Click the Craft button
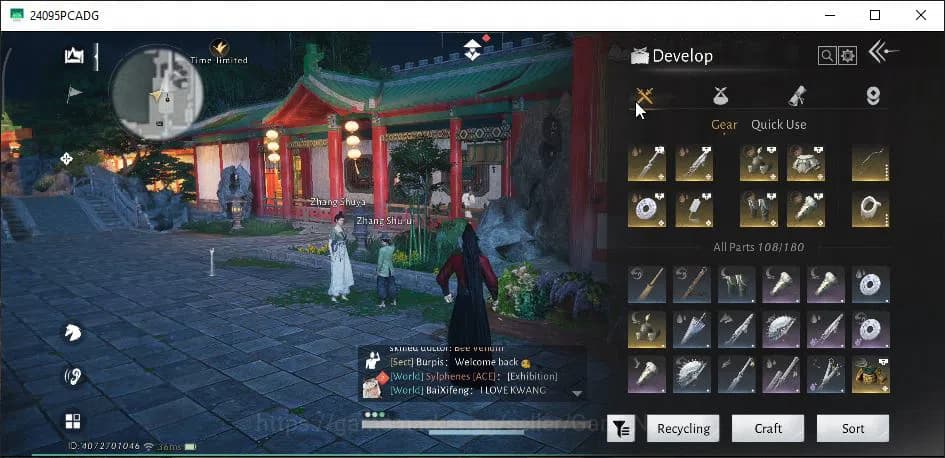Image resolution: width=945 pixels, height=458 pixels. click(768, 428)
